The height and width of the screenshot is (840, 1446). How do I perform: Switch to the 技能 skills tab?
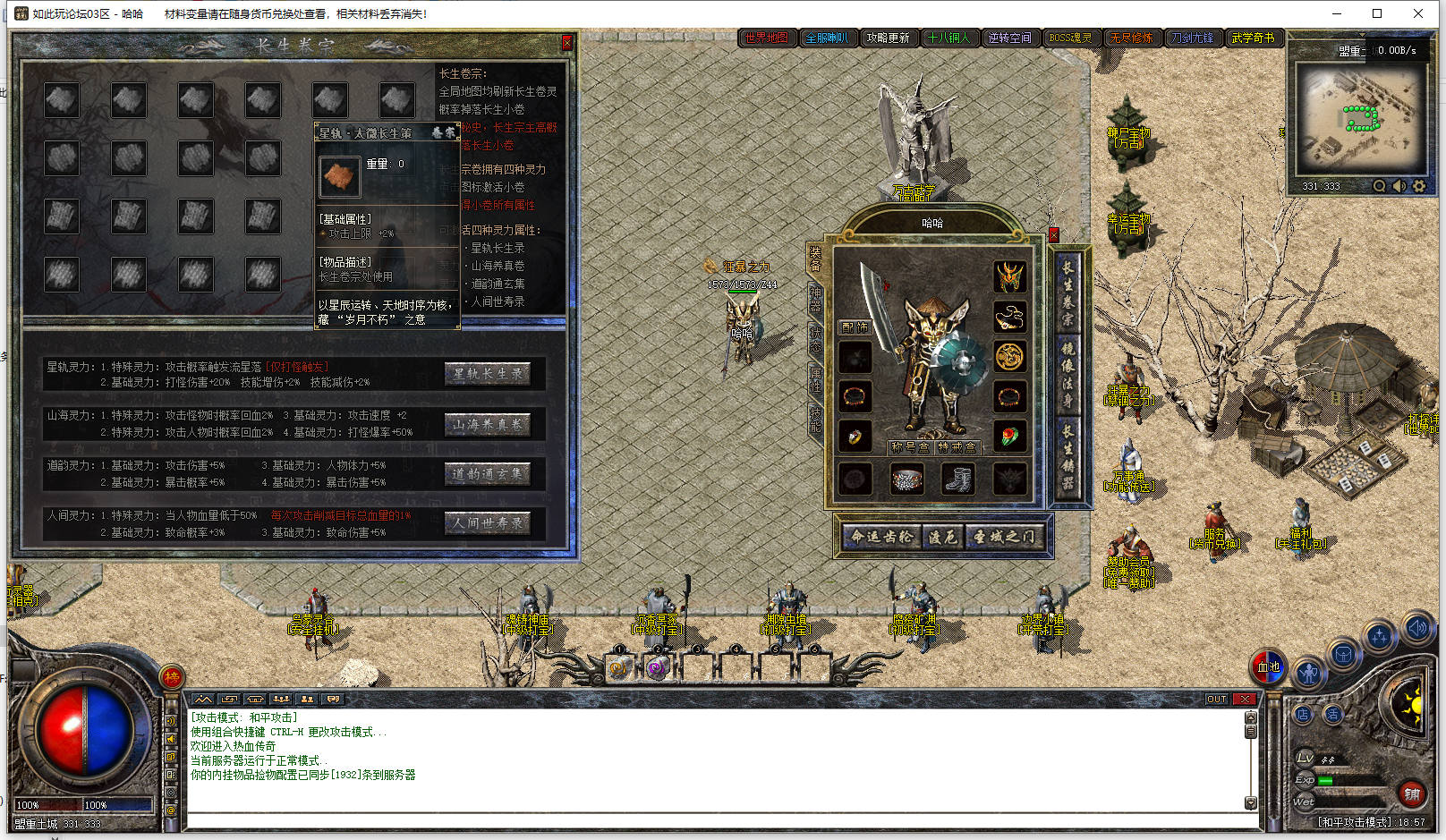click(x=815, y=419)
